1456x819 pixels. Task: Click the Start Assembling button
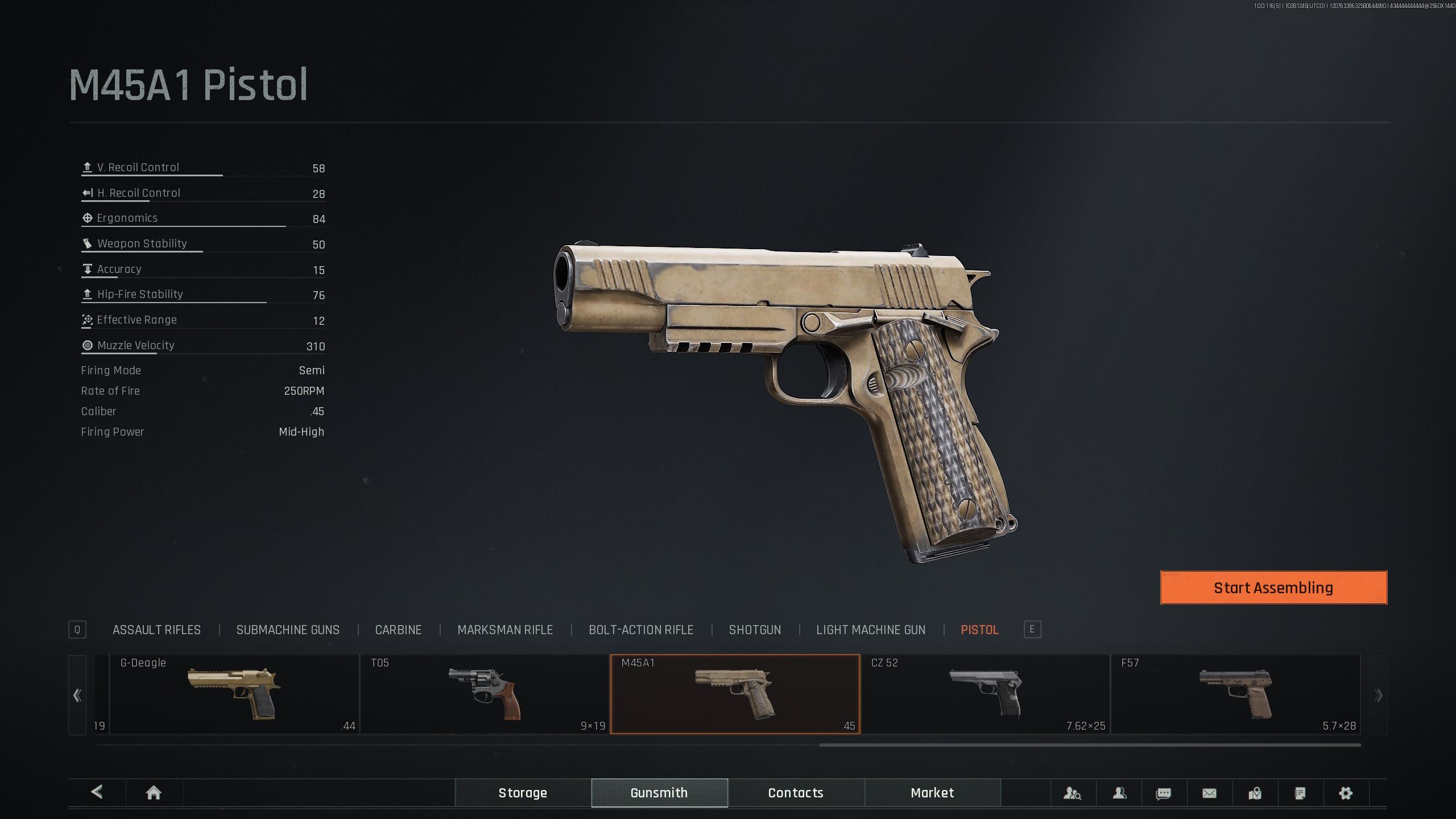[x=1273, y=588]
